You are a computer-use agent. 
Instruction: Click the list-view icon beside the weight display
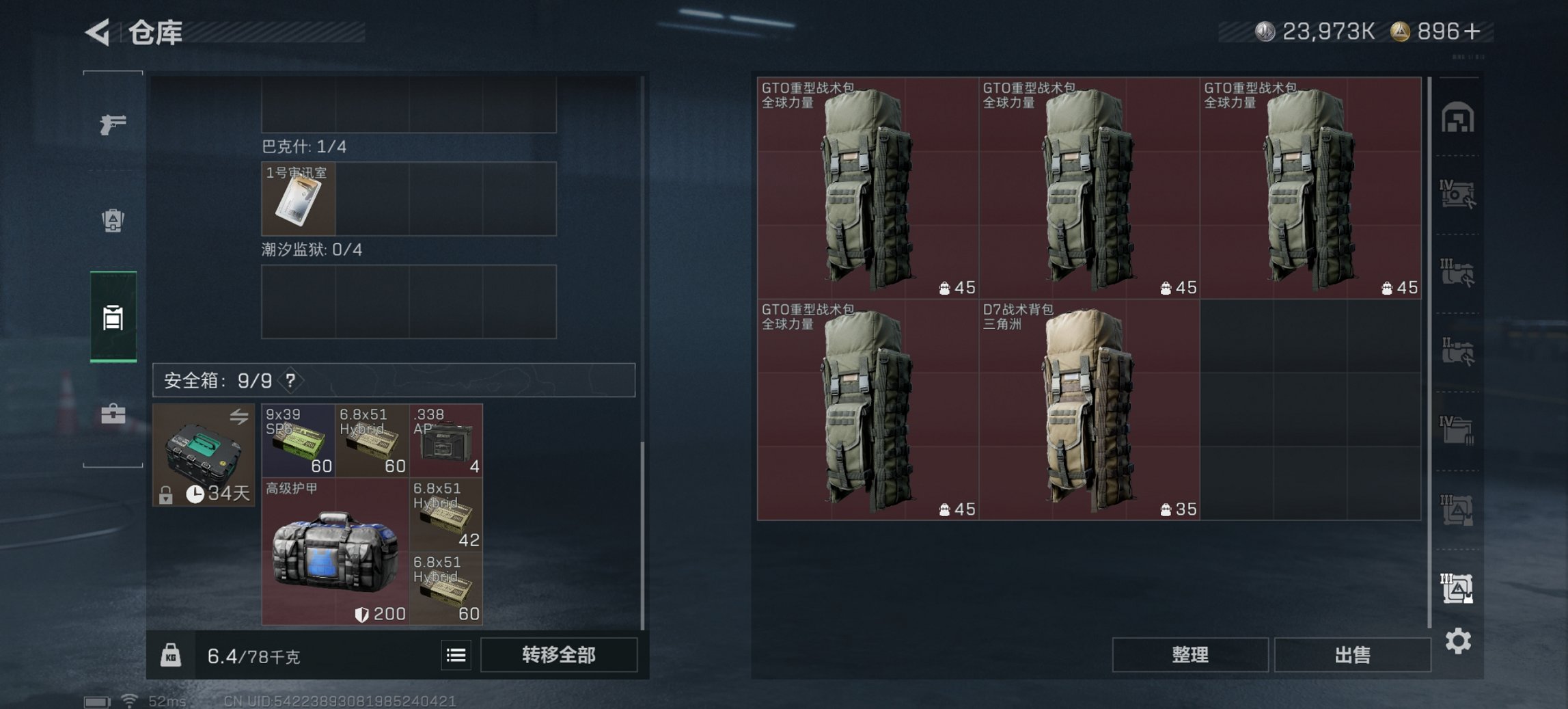(456, 655)
